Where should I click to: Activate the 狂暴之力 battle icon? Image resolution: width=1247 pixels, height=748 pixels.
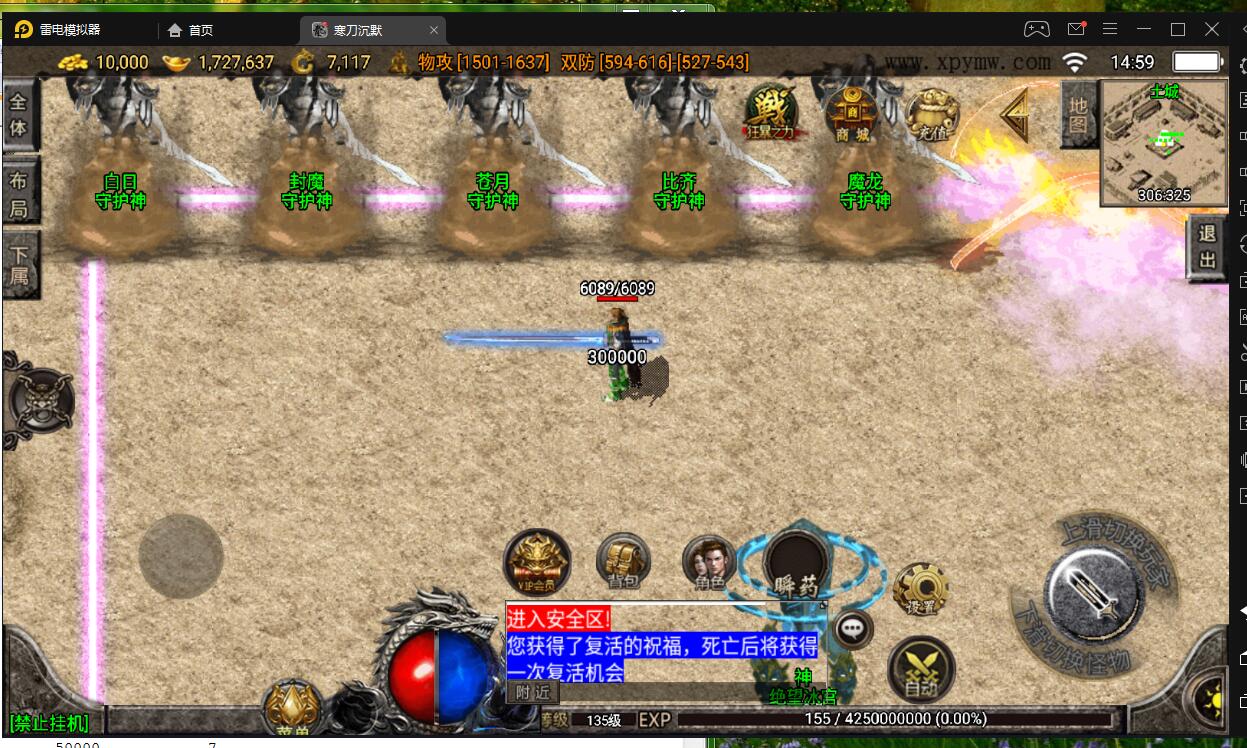[771, 112]
